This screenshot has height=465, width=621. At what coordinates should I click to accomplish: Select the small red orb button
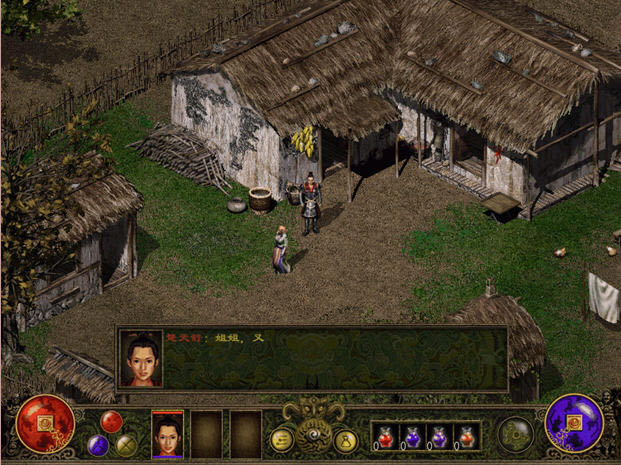coord(111,421)
